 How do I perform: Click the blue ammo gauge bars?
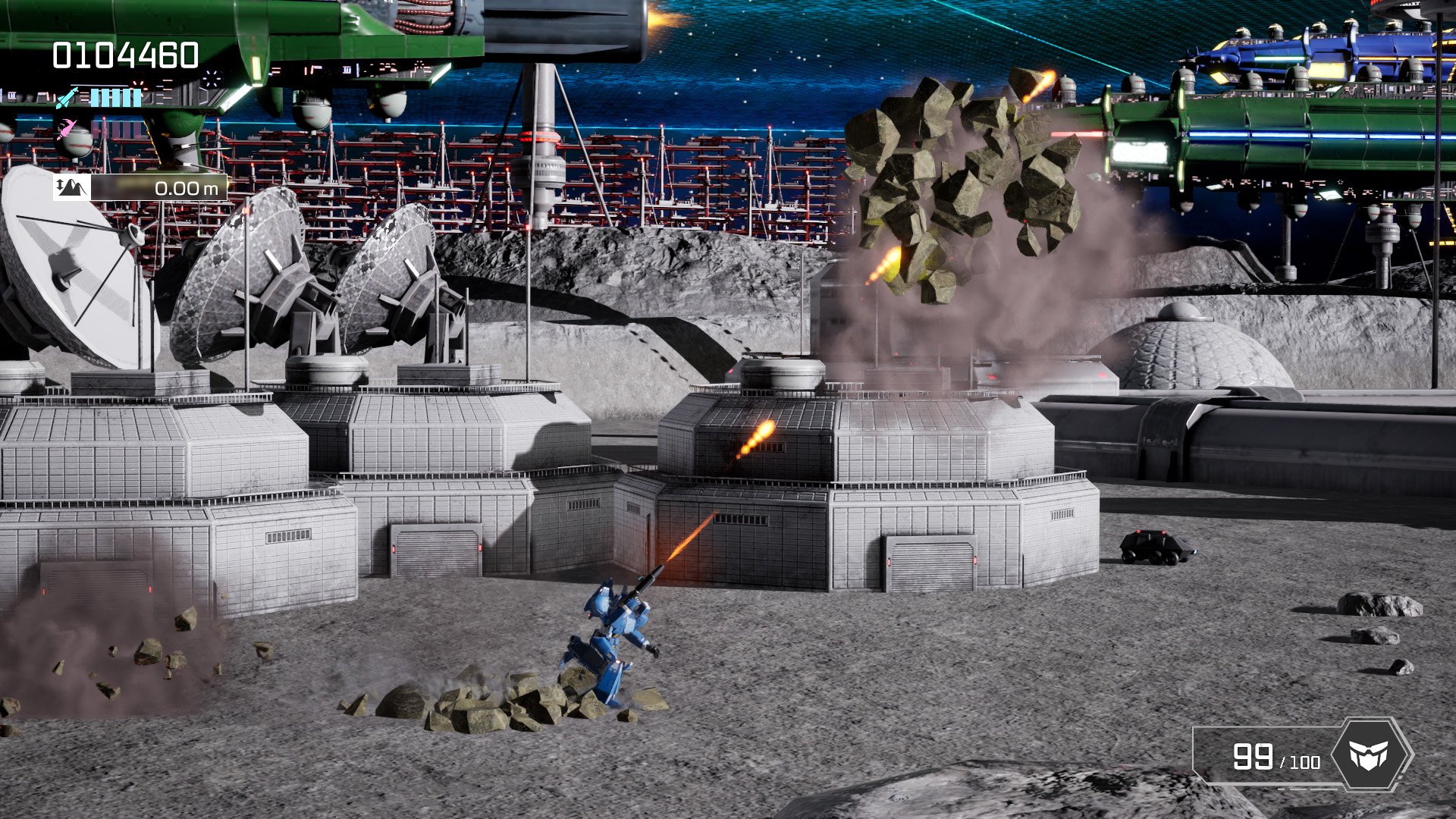point(115,97)
